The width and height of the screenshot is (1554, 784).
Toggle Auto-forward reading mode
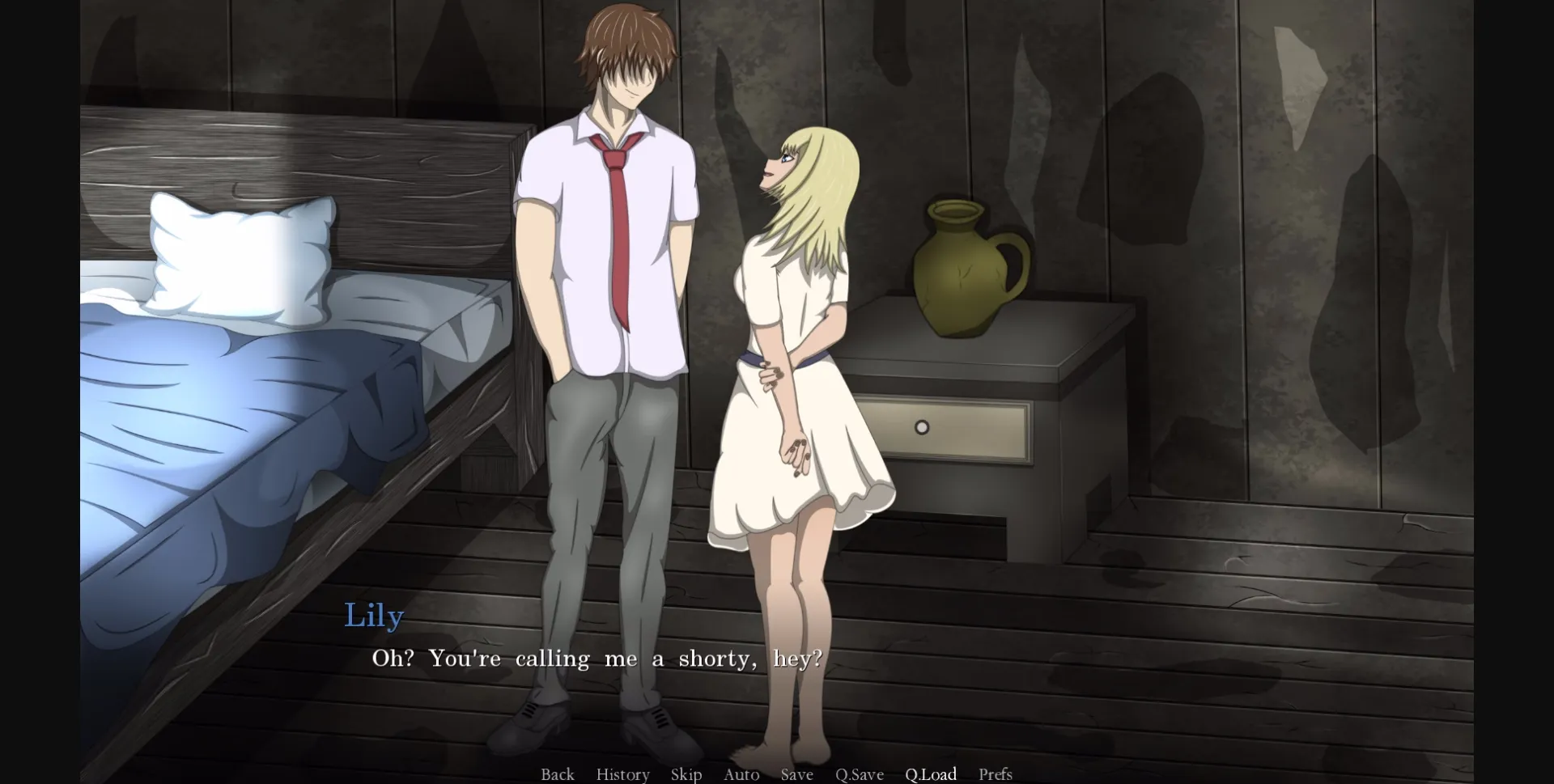click(x=741, y=774)
